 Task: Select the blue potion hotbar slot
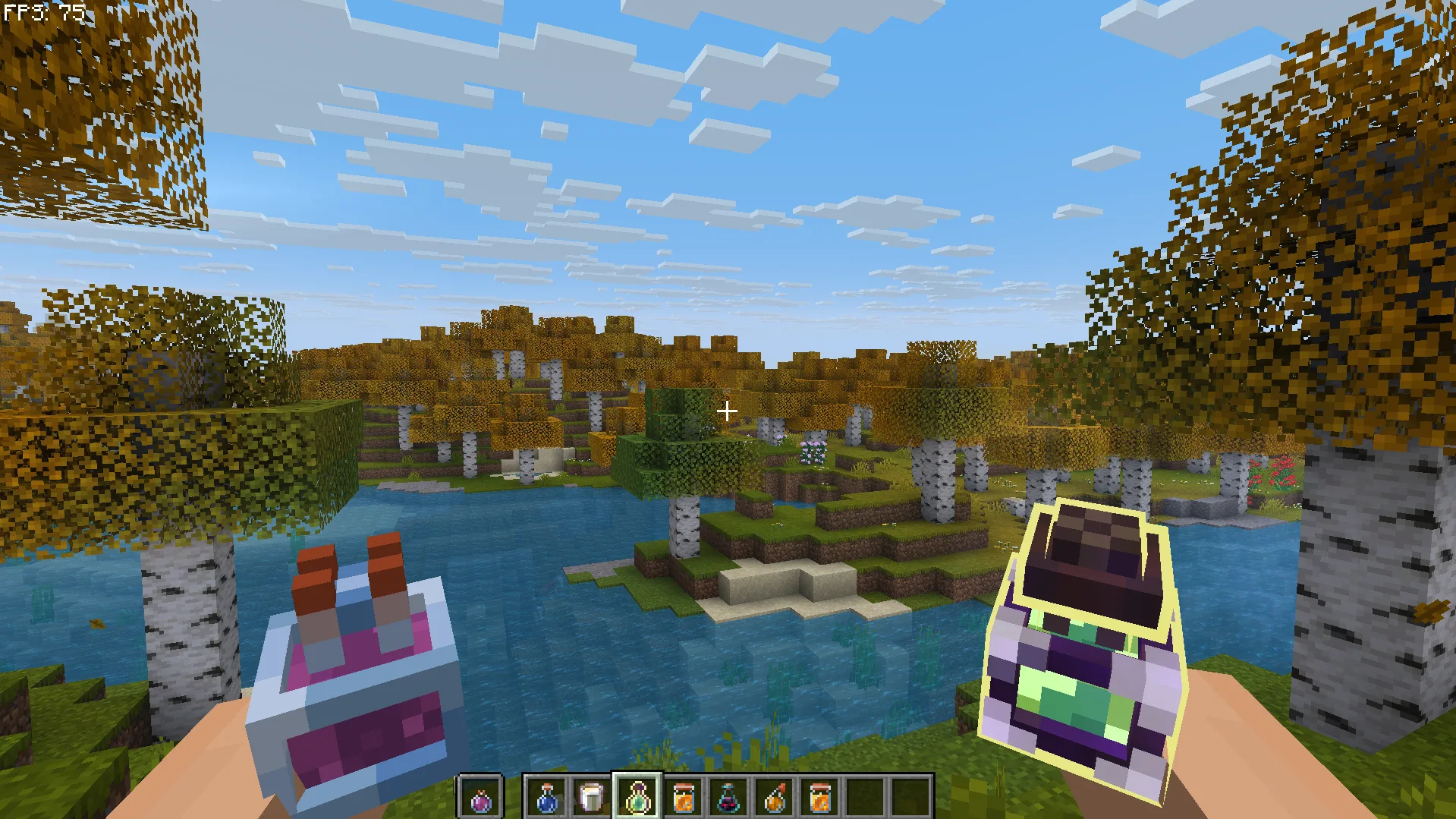tap(546, 798)
